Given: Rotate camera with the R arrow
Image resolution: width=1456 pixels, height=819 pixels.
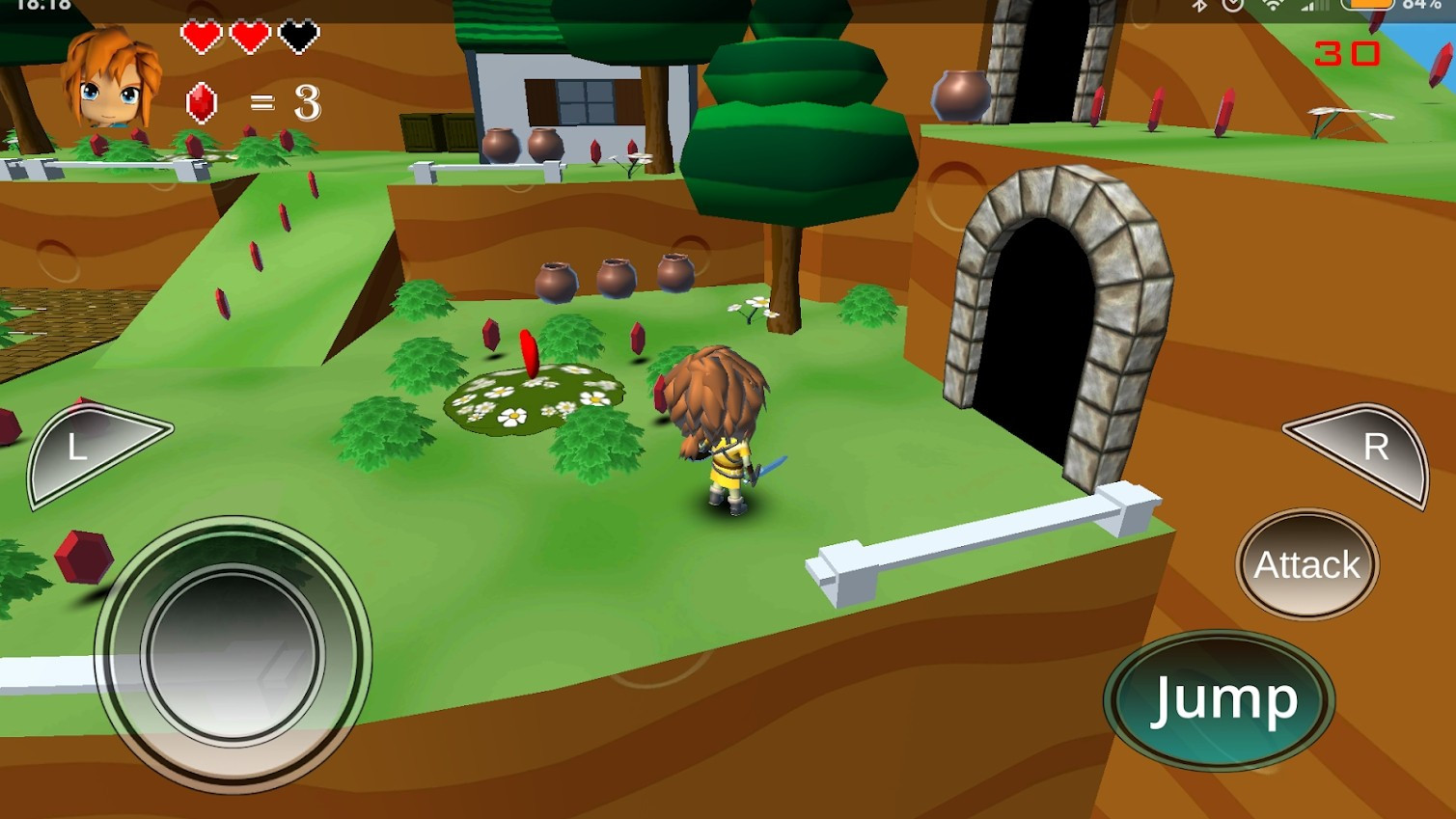Looking at the screenshot, I should point(1364,450).
